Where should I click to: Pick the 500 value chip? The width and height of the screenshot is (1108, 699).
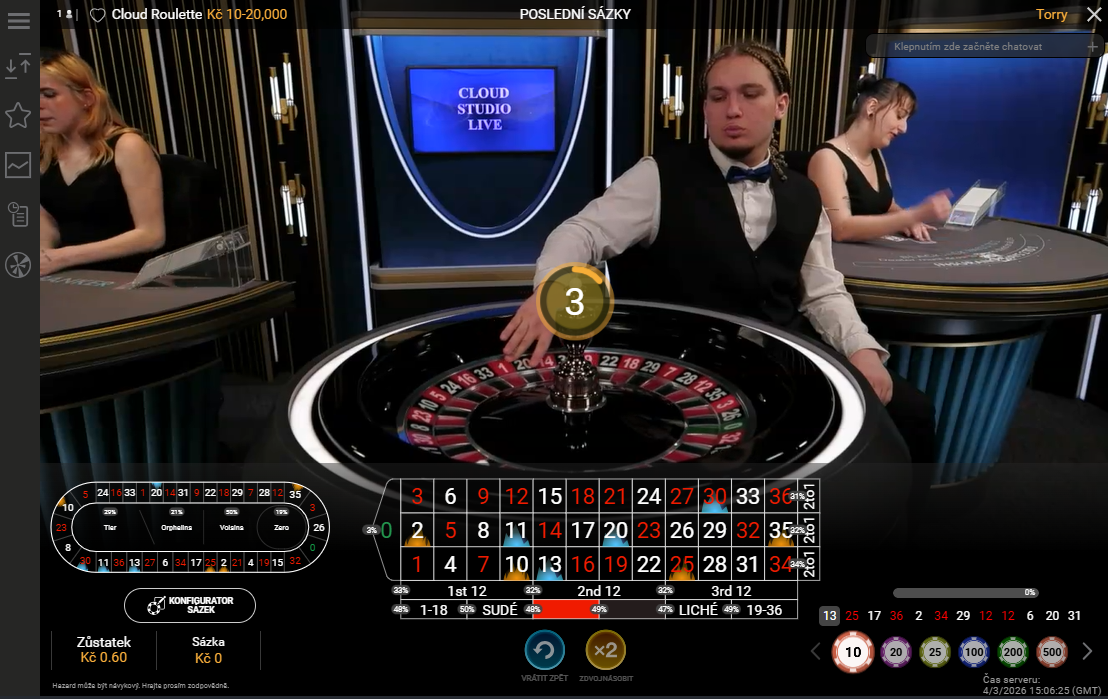pyautogui.click(x=1052, y=652)
